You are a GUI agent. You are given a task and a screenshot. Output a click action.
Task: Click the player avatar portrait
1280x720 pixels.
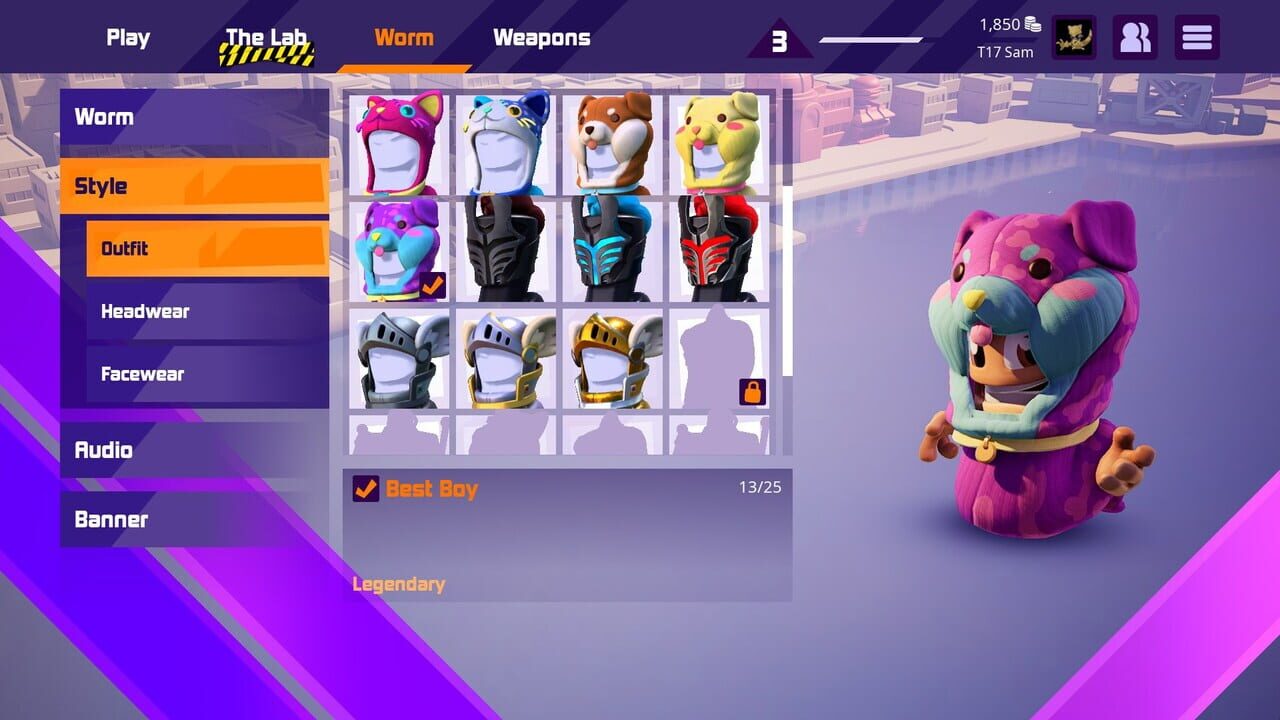1075,37
